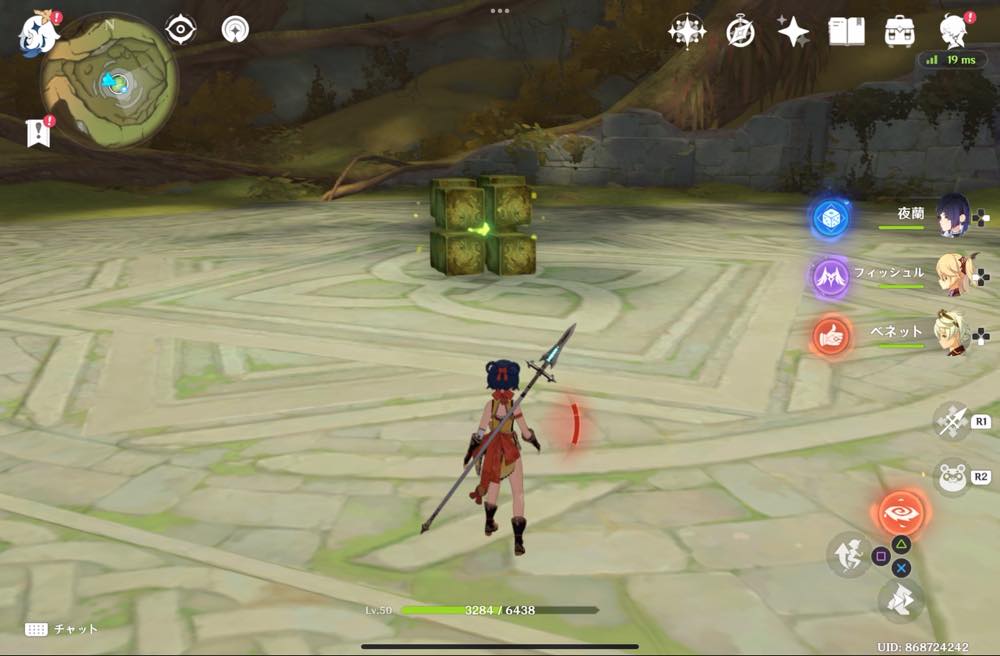This screenshot has height=656, width=1000.
Task: Switch to party member 夜蘭
Action: [x=951, y=215]
